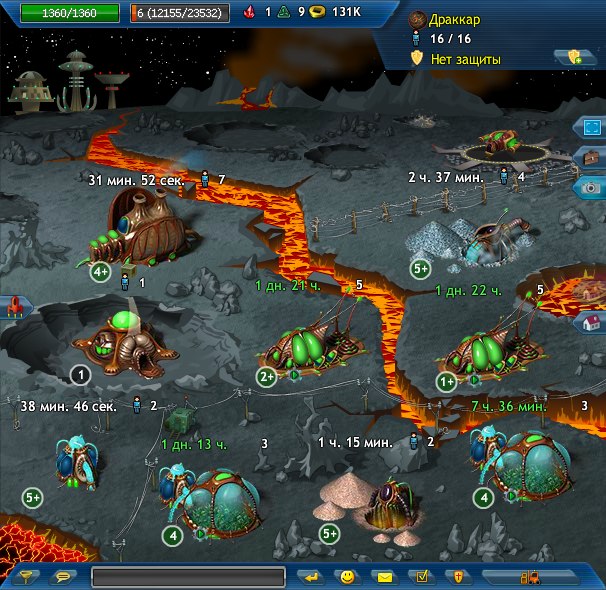606x590 pixels.
Task: Open the filter funnel tool
Action: tap(28, 577)
